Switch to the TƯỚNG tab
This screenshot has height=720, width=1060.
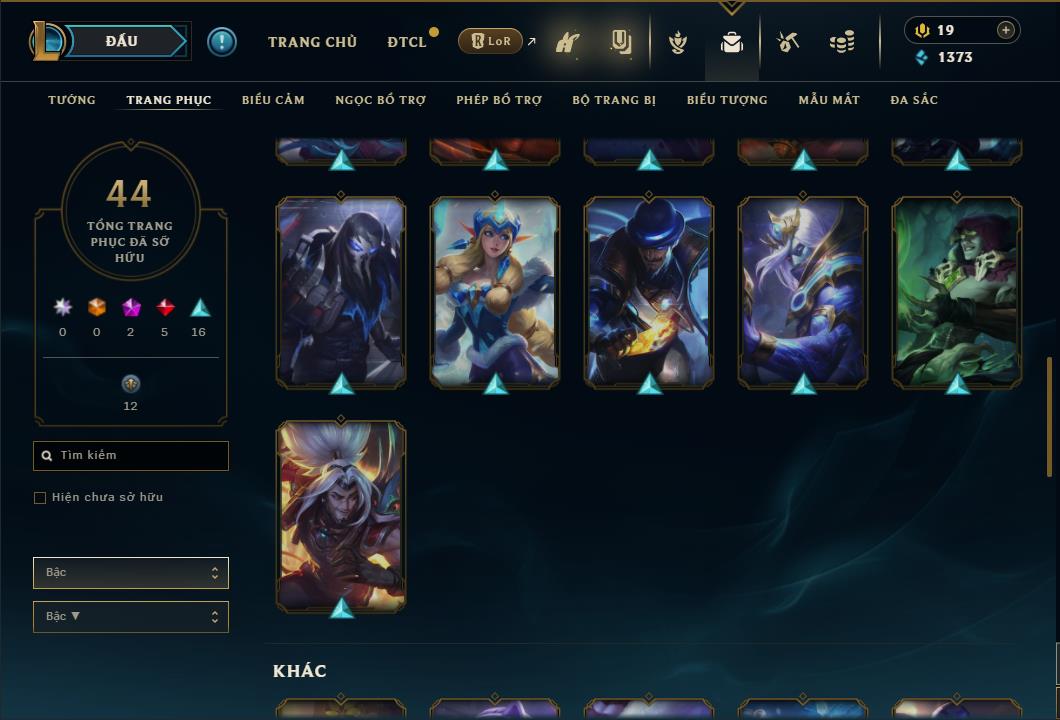(x=72, y=100)
